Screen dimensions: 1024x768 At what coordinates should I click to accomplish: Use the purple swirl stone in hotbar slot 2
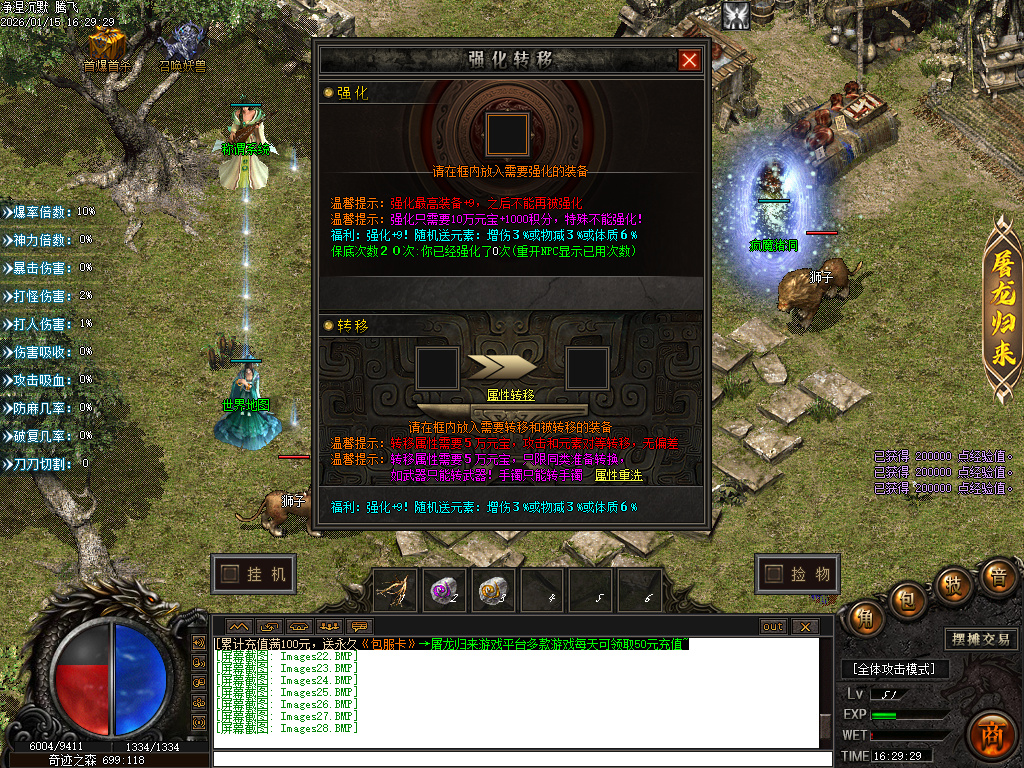(x=443, y=591)
